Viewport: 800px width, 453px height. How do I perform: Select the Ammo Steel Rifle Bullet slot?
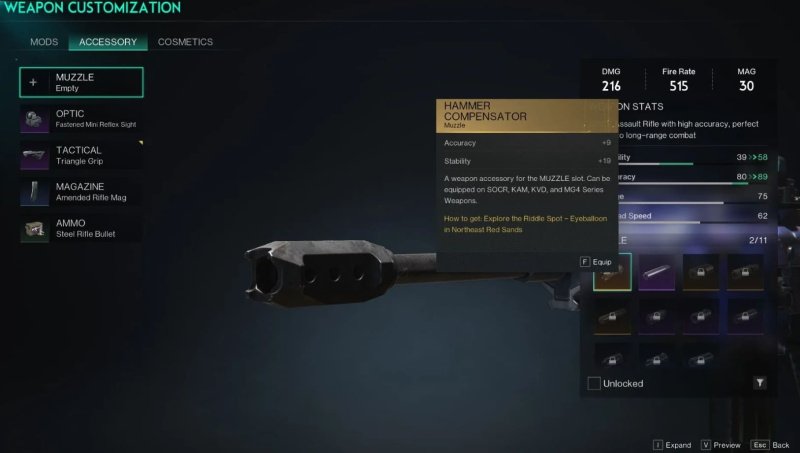click(81, 229)
